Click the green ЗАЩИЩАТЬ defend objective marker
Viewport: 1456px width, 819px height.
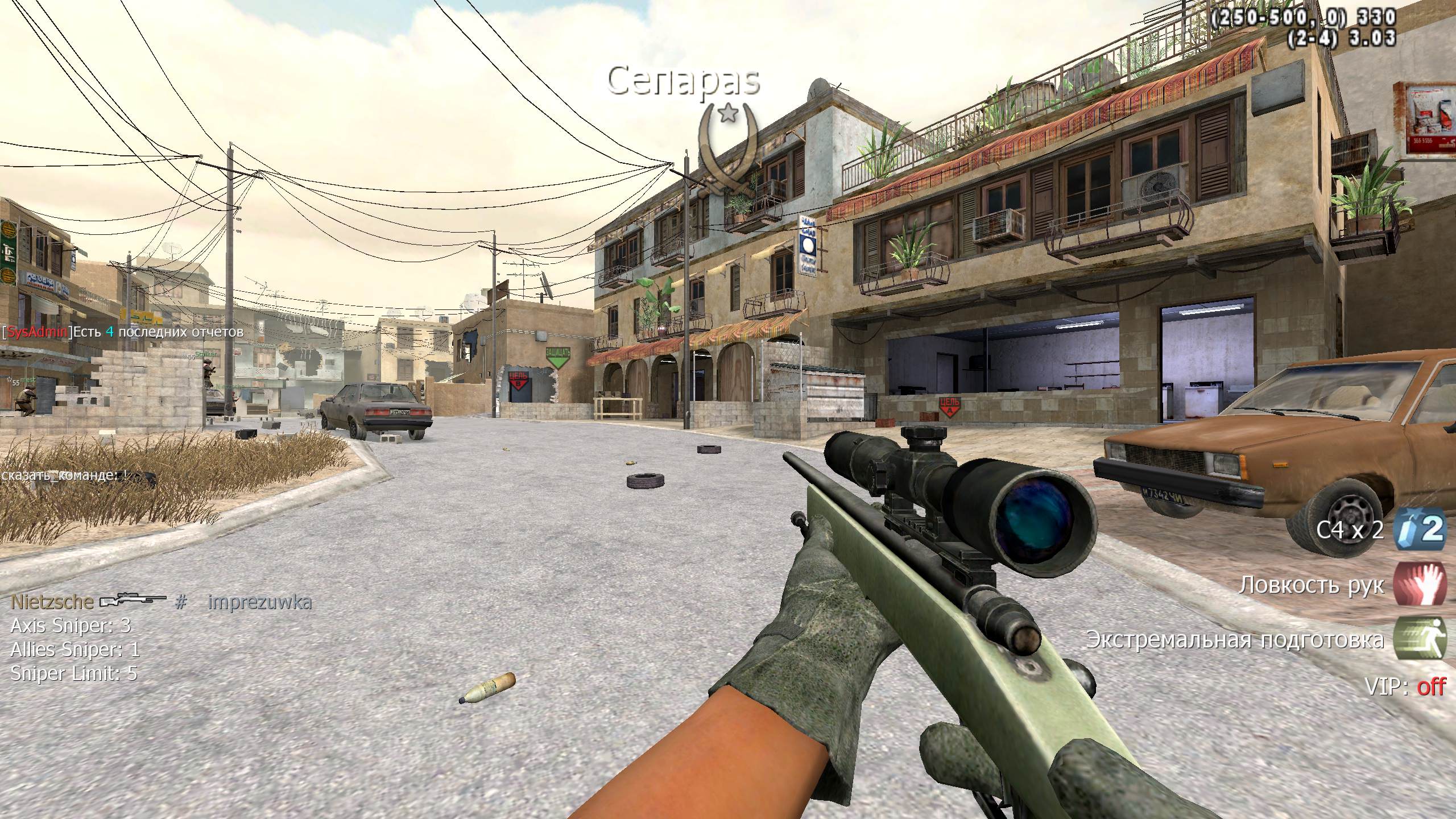pos(557,358)
